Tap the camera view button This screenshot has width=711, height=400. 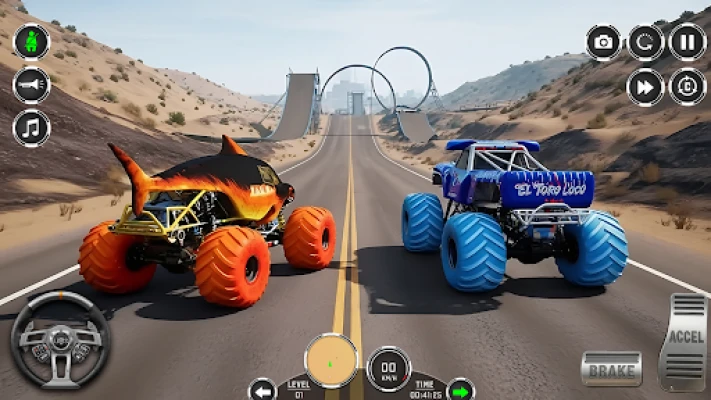[x=603, y=42]
